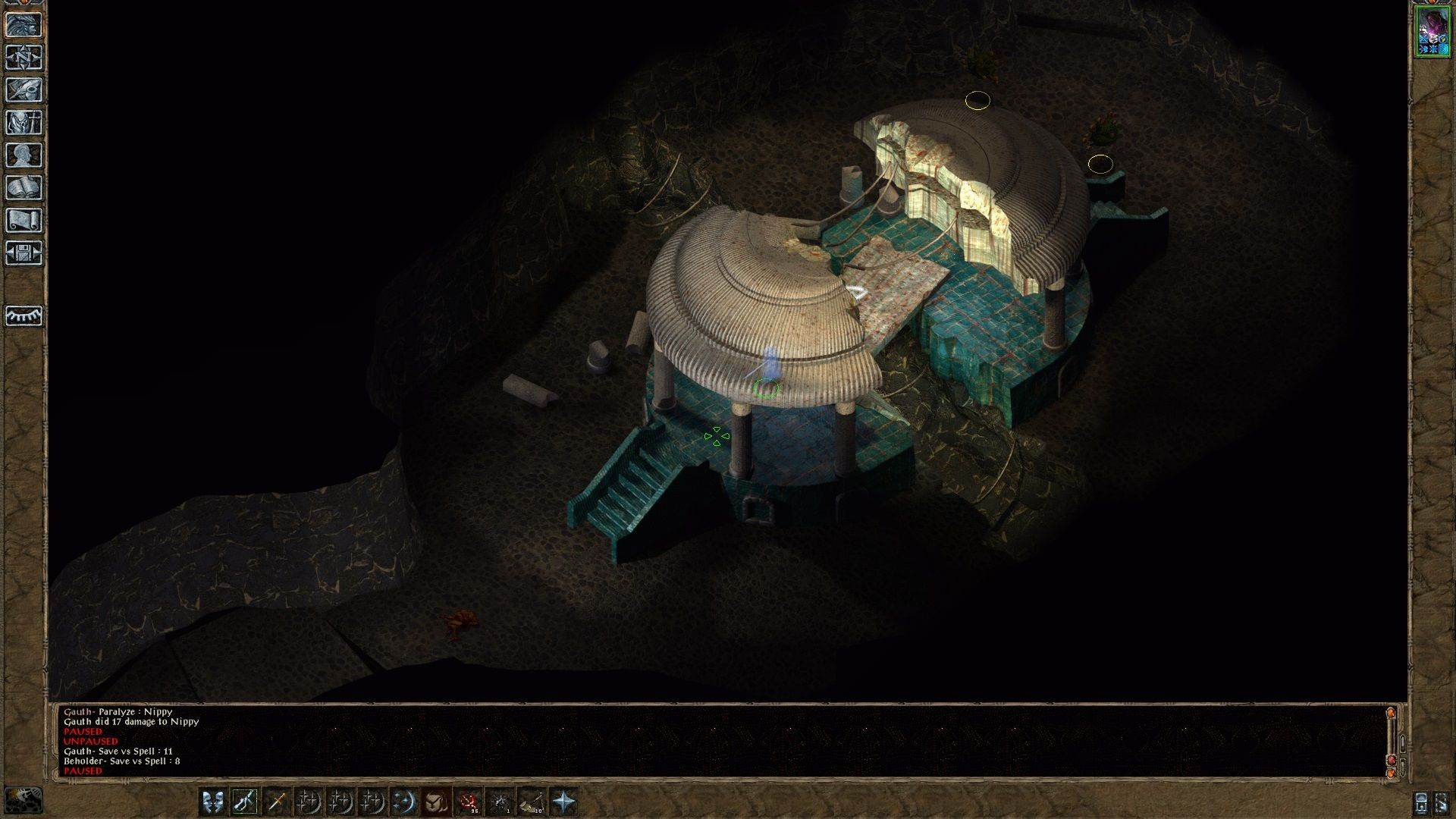Open special abilities with the star icon
The image size is (1456, 819).
tap(563, 801)
